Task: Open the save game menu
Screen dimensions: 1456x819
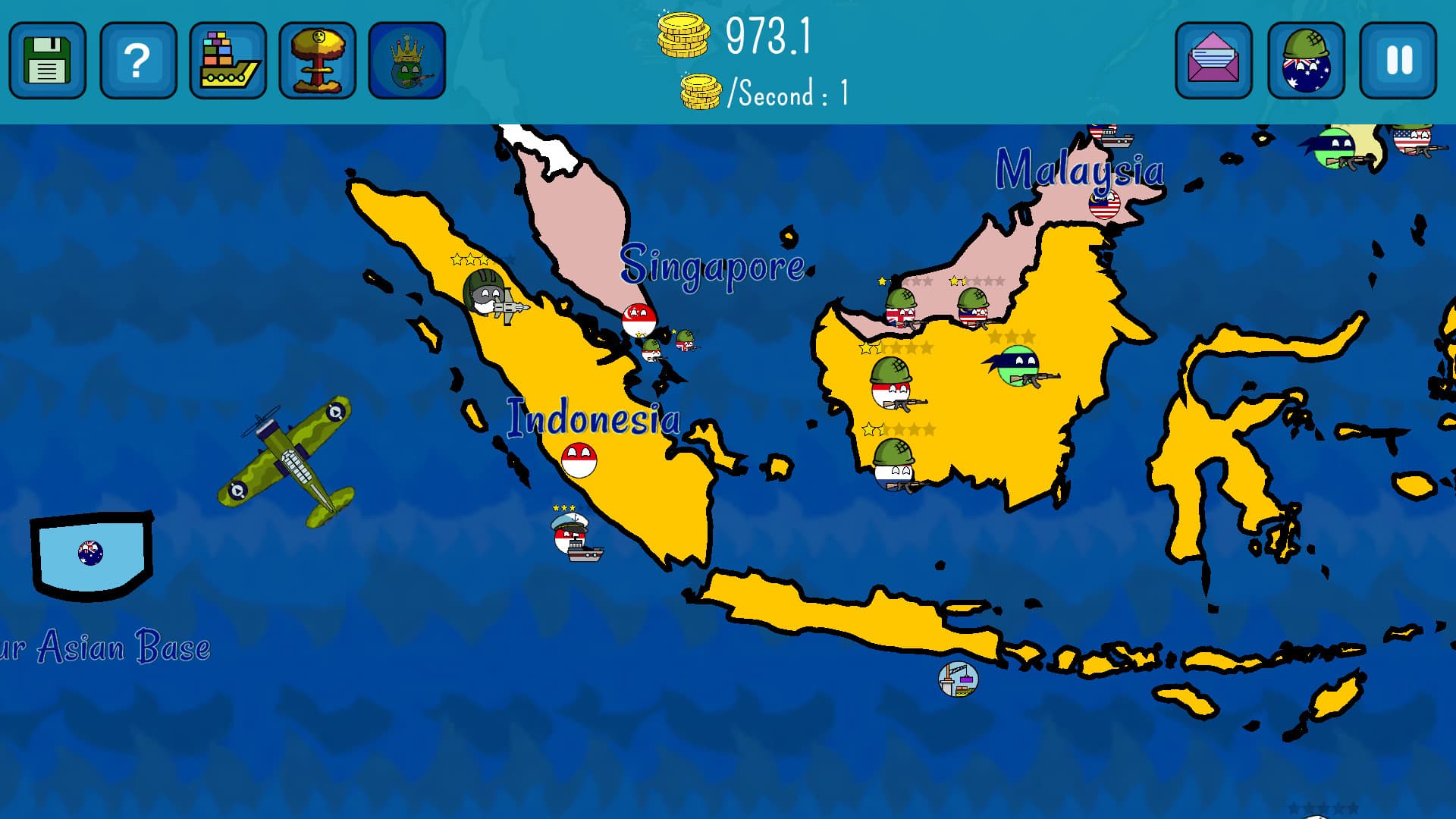Action: point(47,61)
